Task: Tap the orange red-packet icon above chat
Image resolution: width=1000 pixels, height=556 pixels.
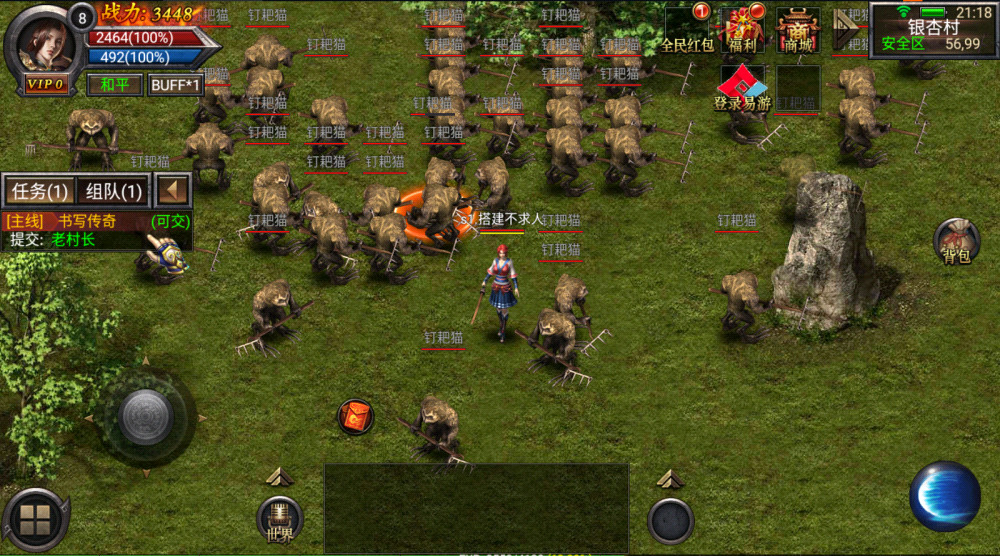Action: (x=355, y=416)
